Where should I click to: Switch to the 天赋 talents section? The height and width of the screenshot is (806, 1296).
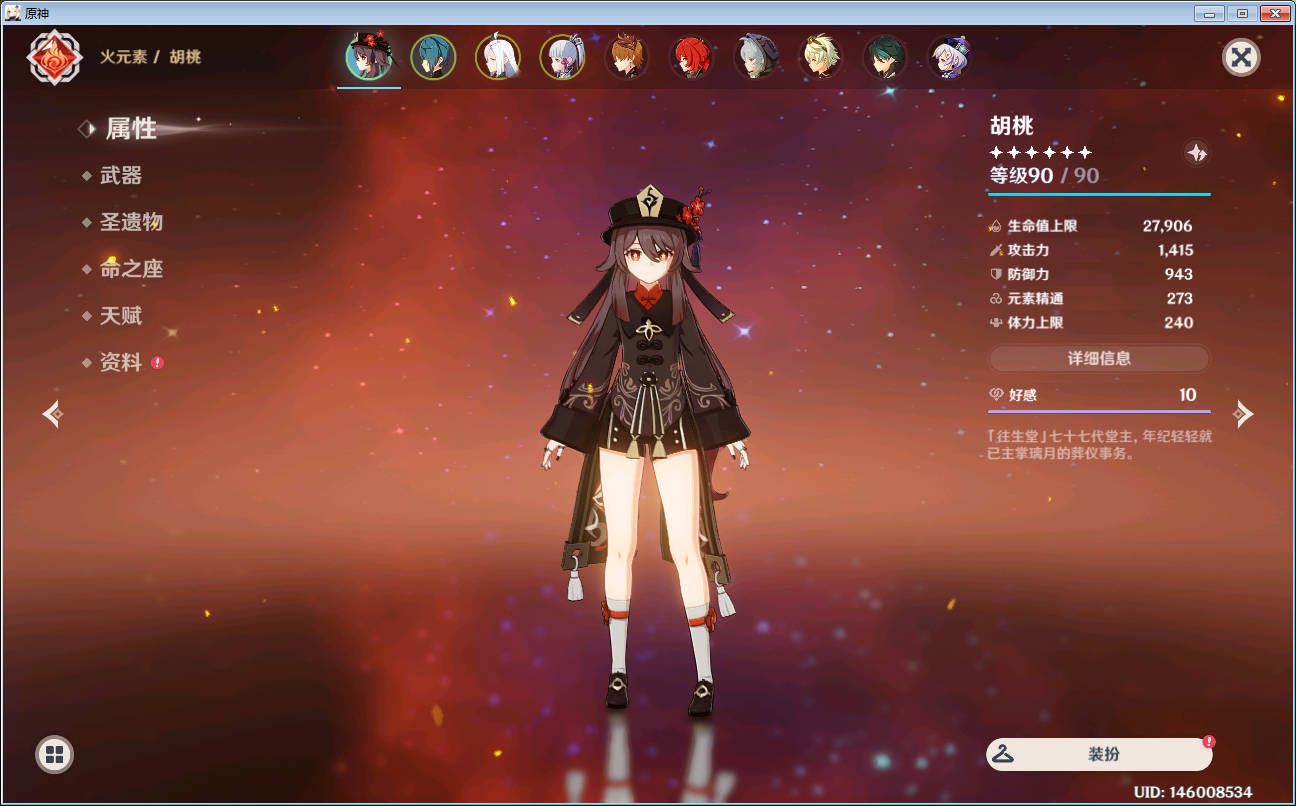121,316
